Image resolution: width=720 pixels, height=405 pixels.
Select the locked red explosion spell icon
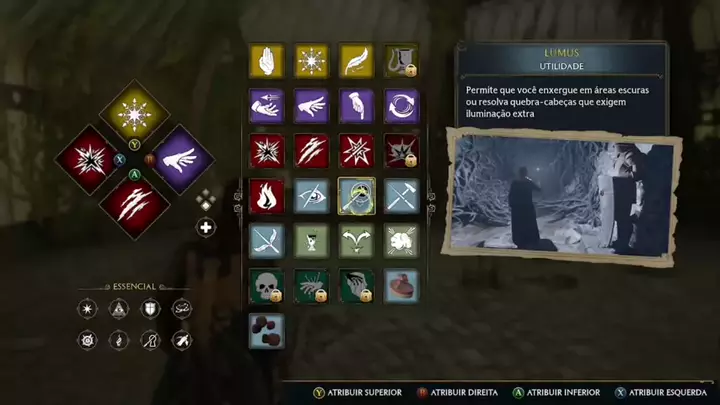tap(402, 151)
